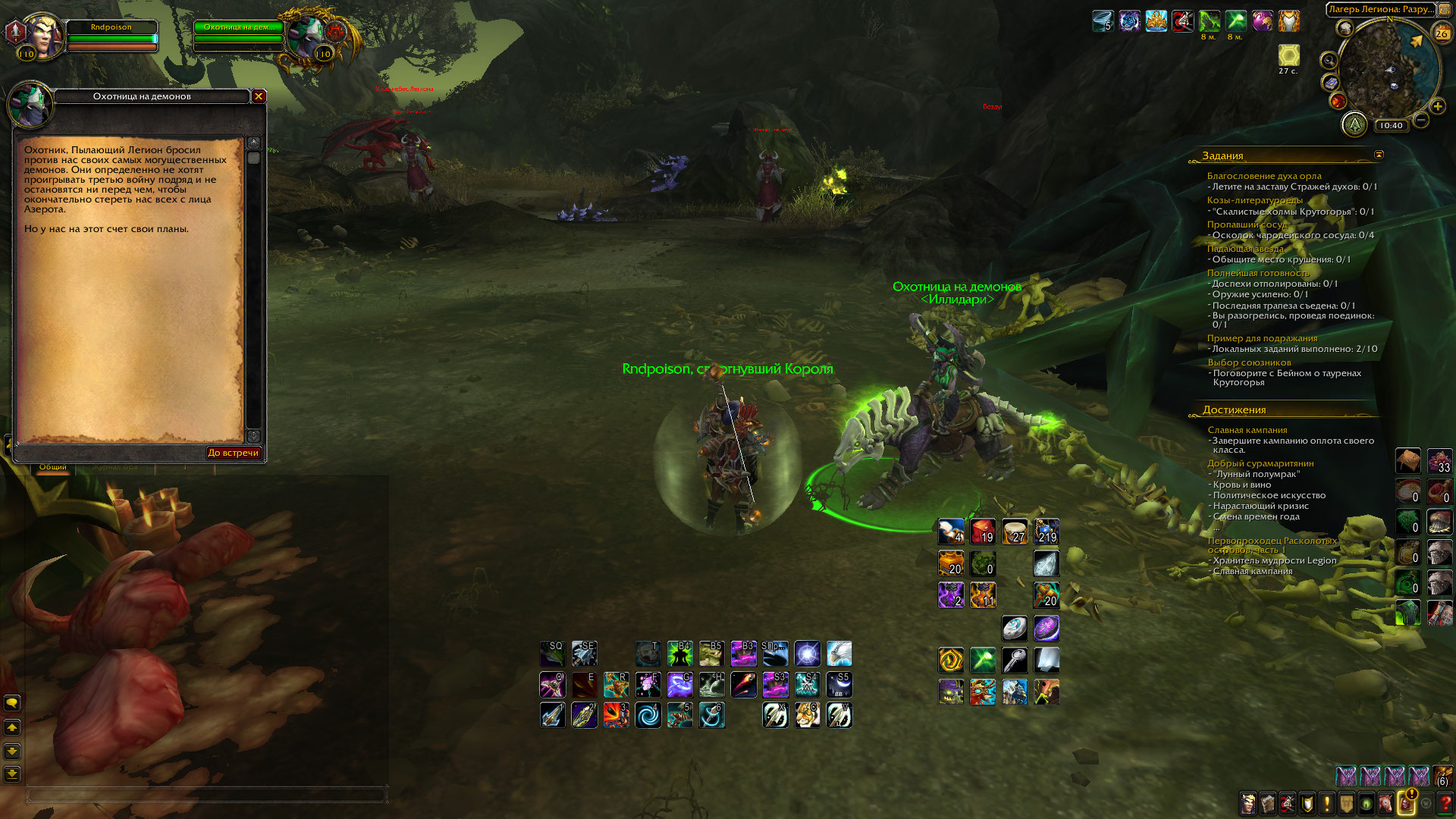The height and width of the screenshot is (819, 1456).
Task: Activate the blue swirl ability on key 4
Action: pos(648,715)
